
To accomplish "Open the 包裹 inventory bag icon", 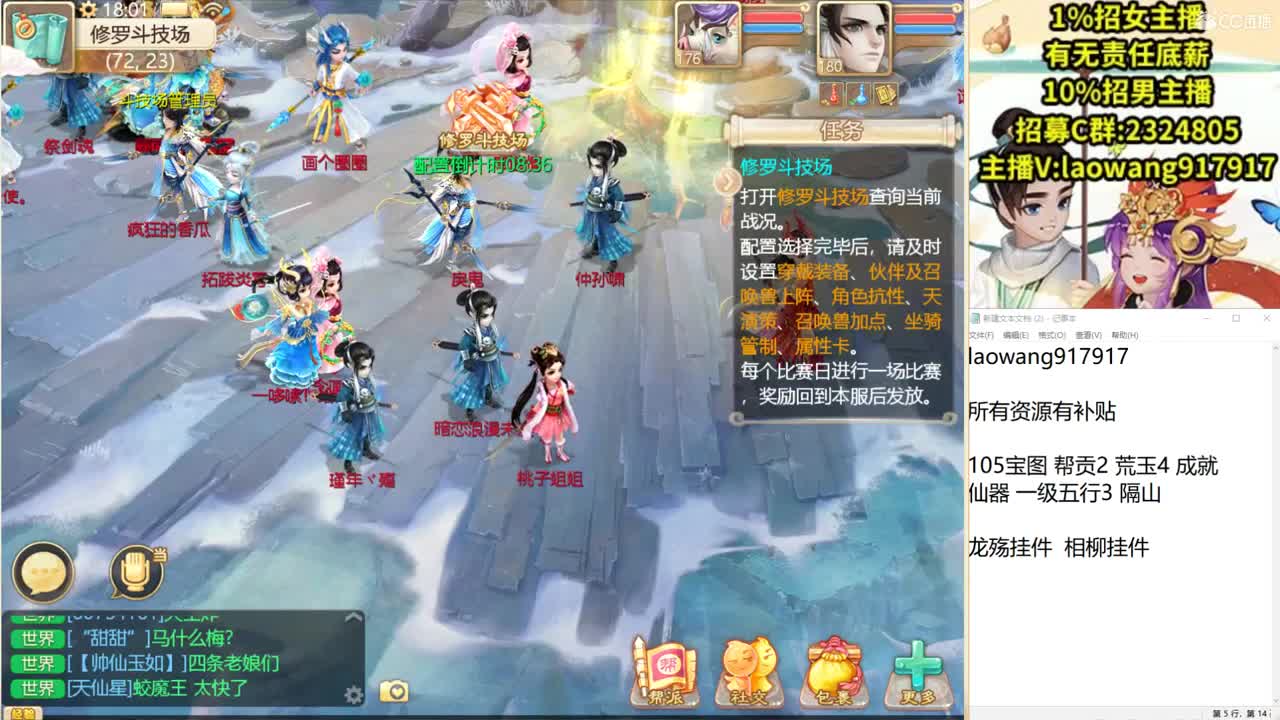I will [834, 670].
